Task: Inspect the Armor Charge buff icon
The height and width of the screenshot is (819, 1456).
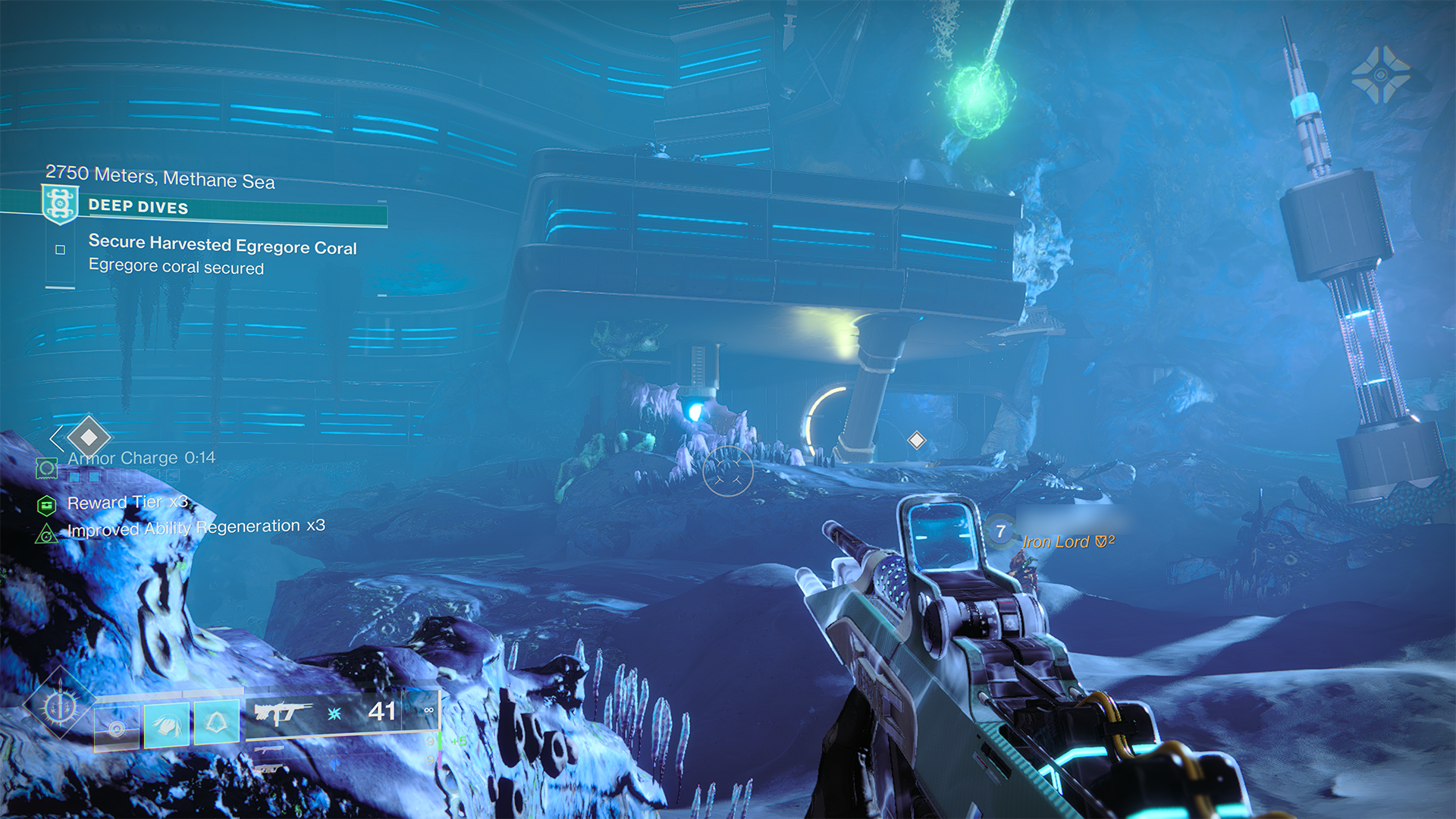Action: coord(47,469)
